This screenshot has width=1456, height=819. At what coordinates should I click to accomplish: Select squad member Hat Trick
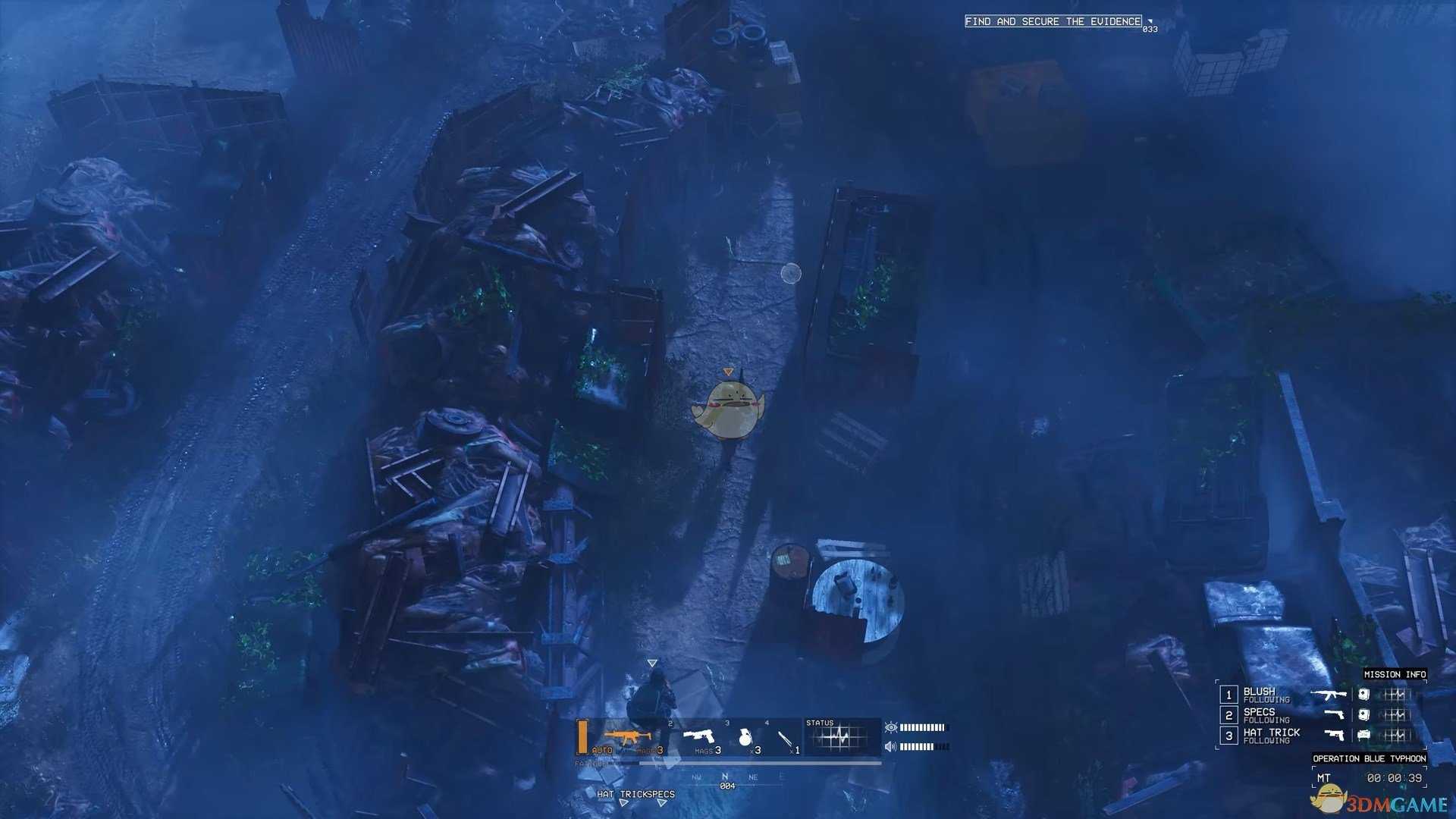[1271, 735]
